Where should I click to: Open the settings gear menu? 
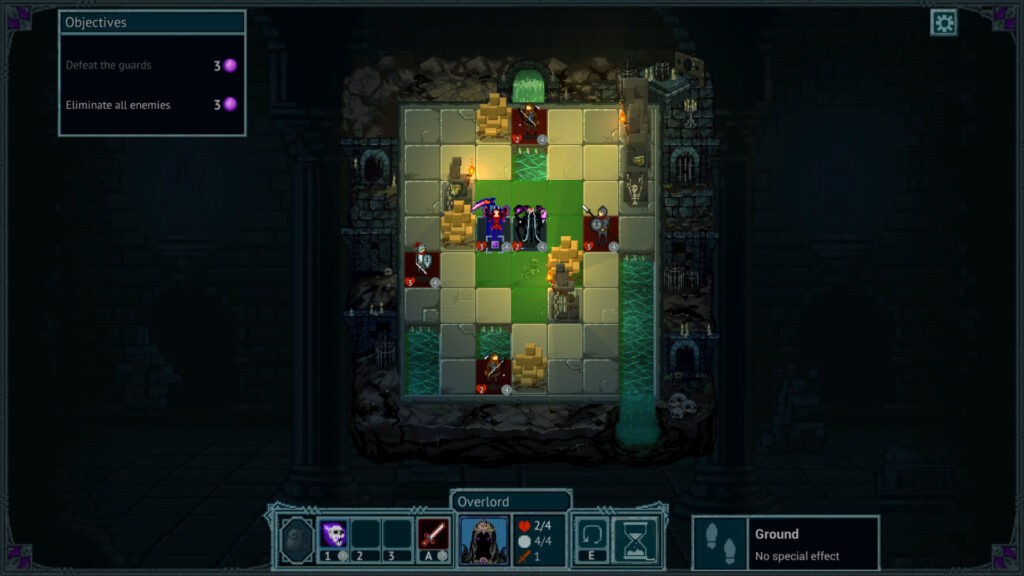pos(943,23)
